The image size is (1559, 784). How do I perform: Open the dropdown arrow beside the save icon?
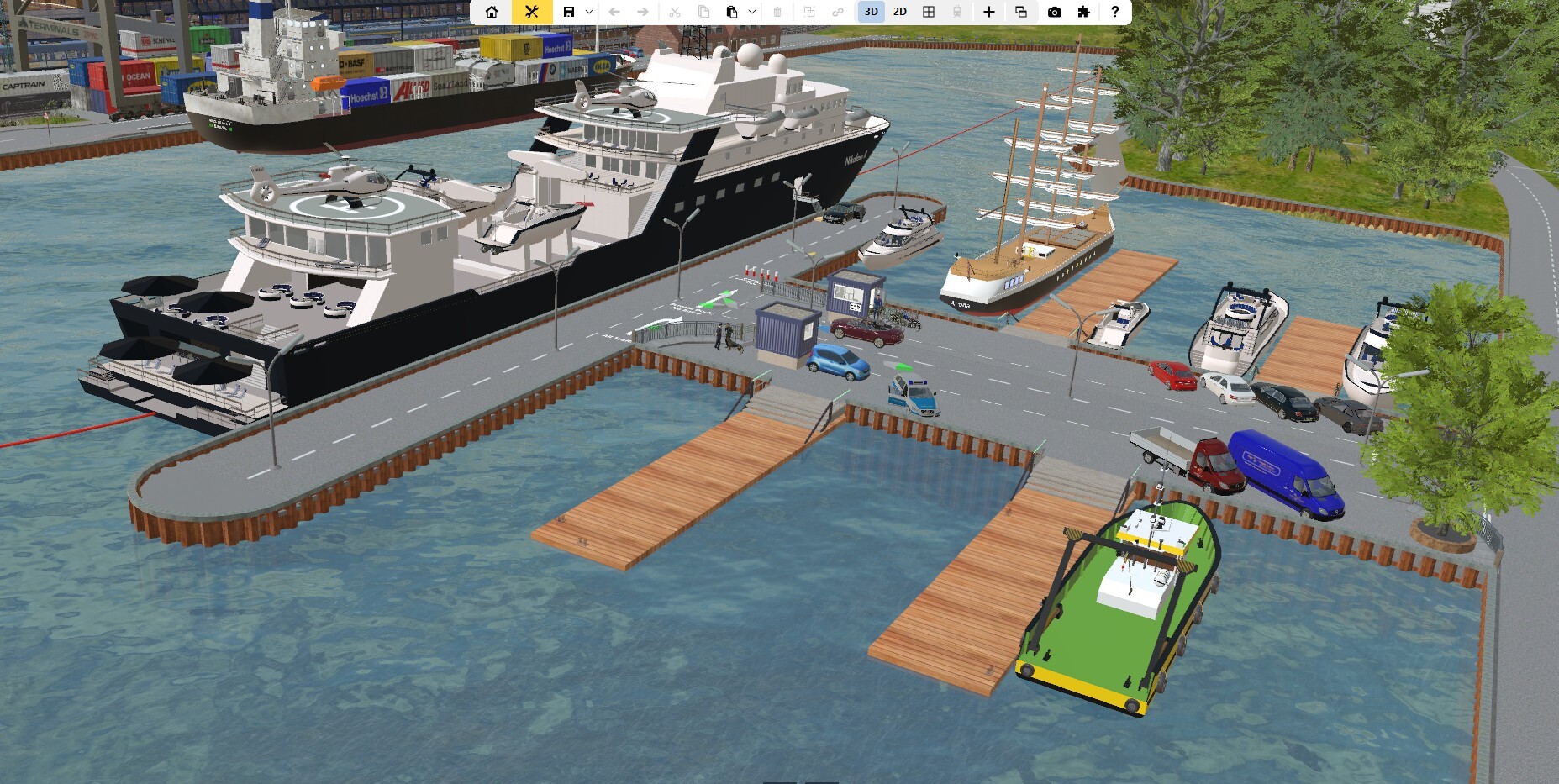pyautogui.click(x=589, y=12)
